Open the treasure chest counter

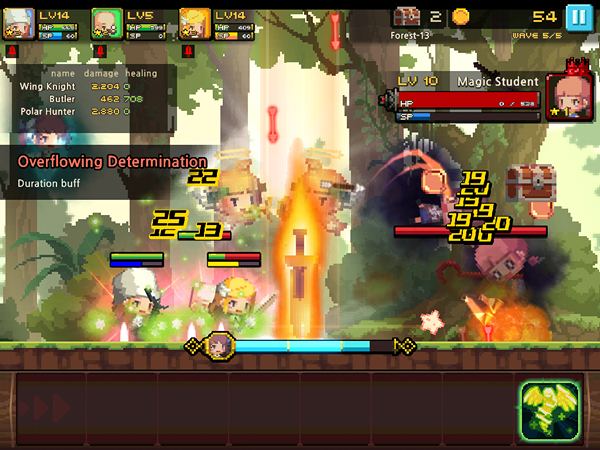(x=407, y=16)
